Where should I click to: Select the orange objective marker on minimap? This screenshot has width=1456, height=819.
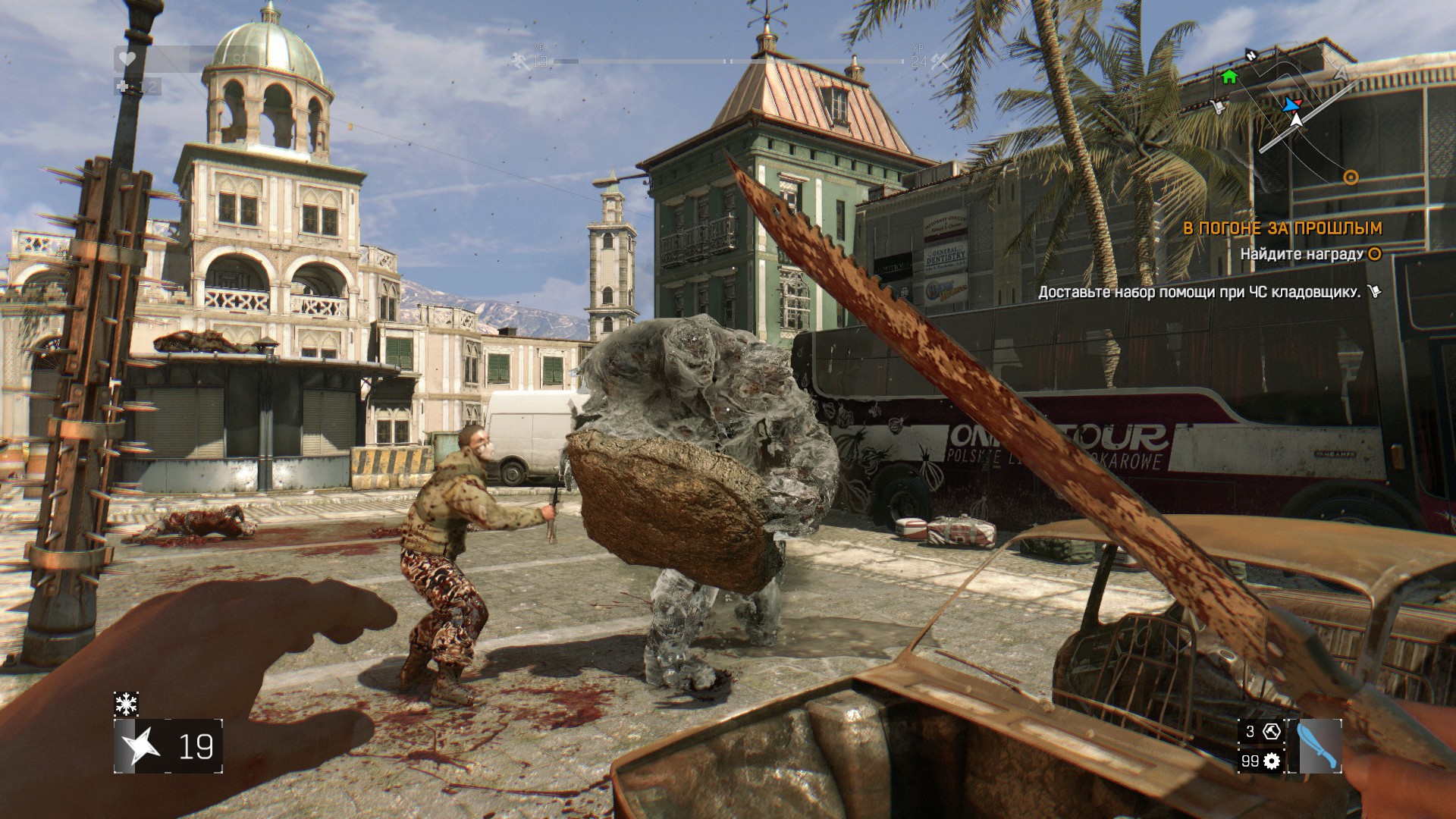pyautogui.click(x=1351, y=177)
